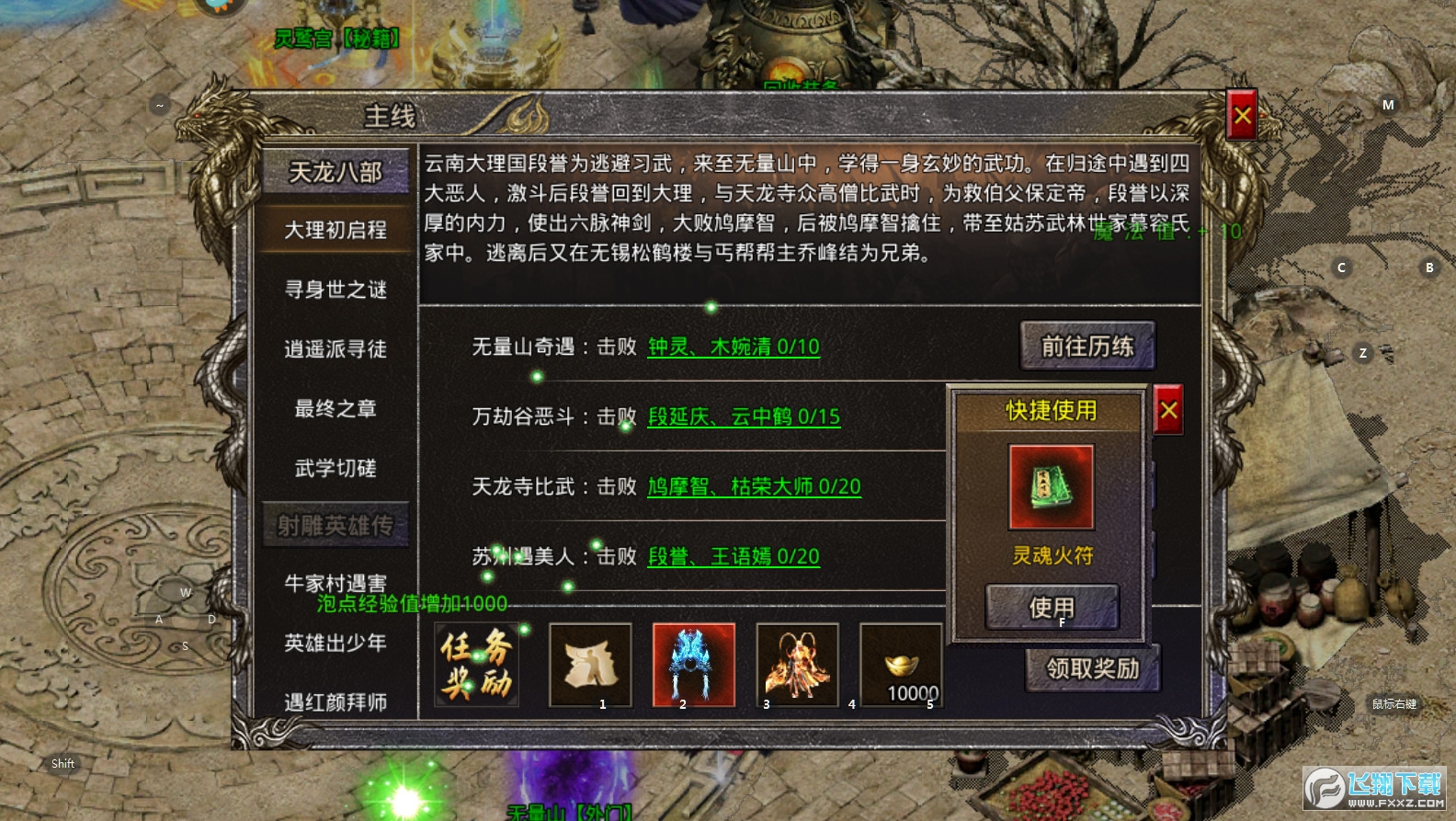Click the 任务奖励 emblem icon
Image resolution: width=1456 pixels, height=821 pixels.
pyautogui.click(x=477, y=664)
